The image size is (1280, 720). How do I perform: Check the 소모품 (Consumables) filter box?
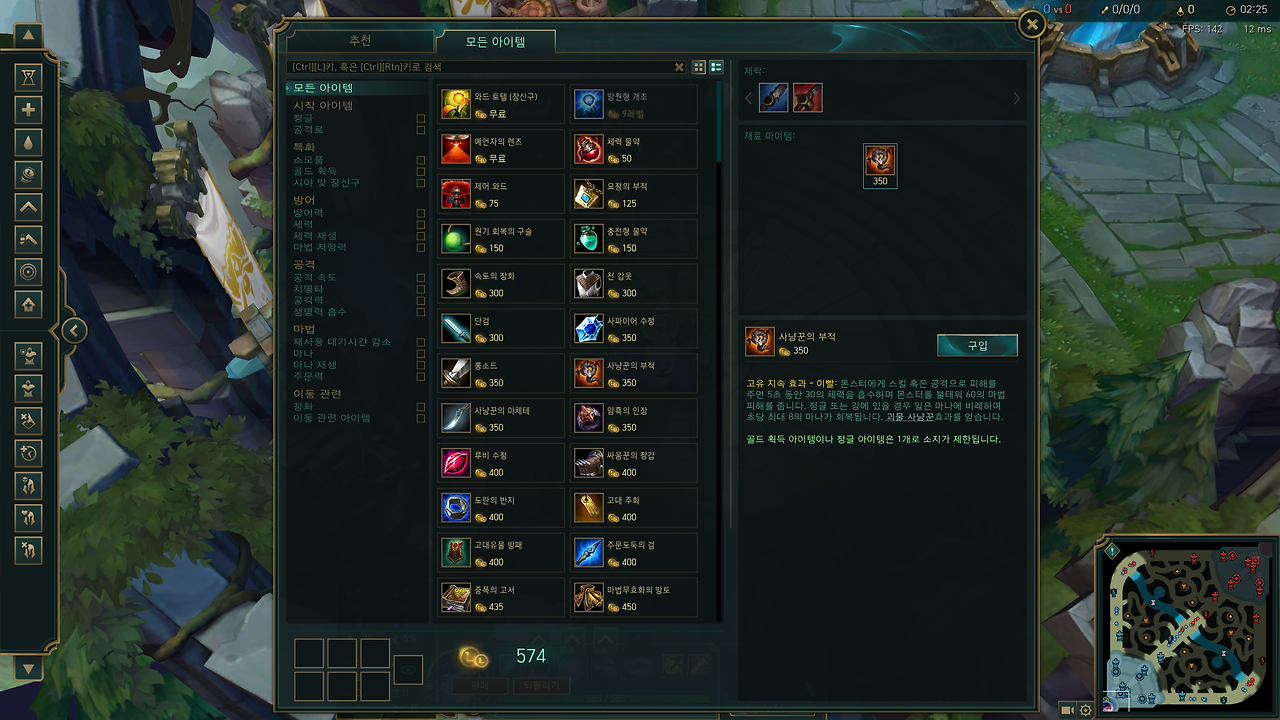point(423,159)
